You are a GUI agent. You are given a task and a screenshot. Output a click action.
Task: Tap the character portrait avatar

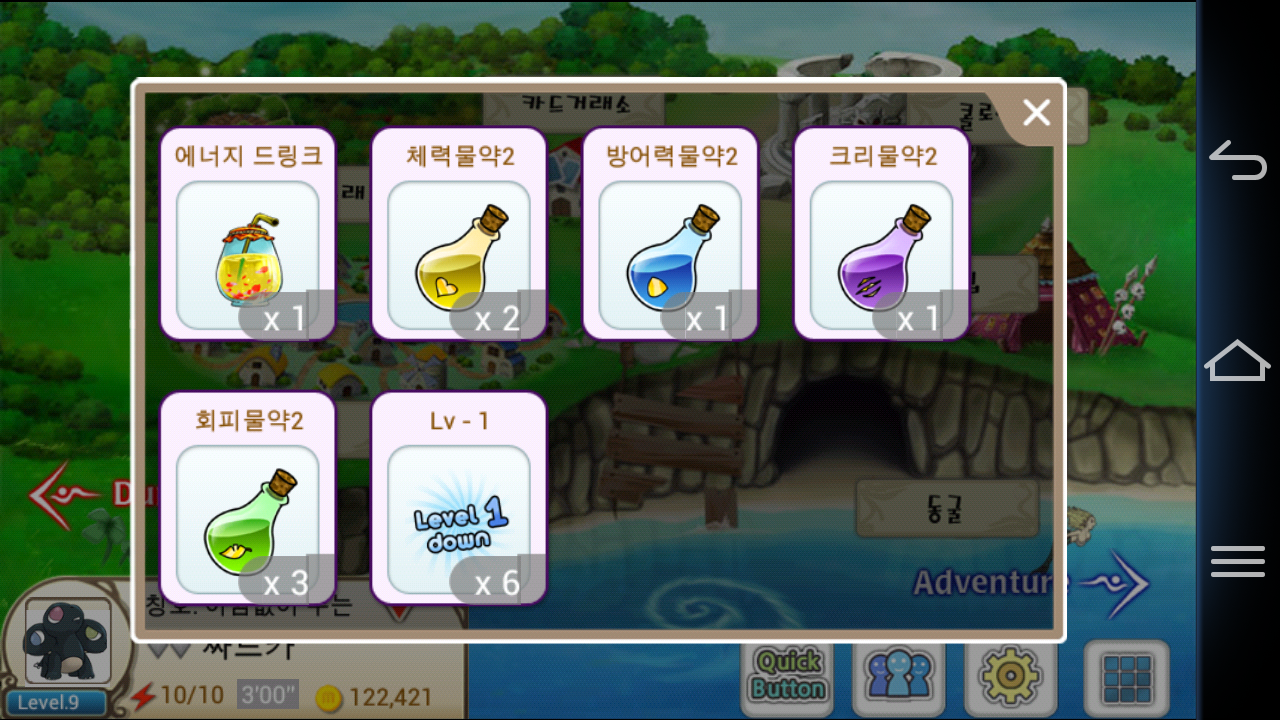click(67, 642)
